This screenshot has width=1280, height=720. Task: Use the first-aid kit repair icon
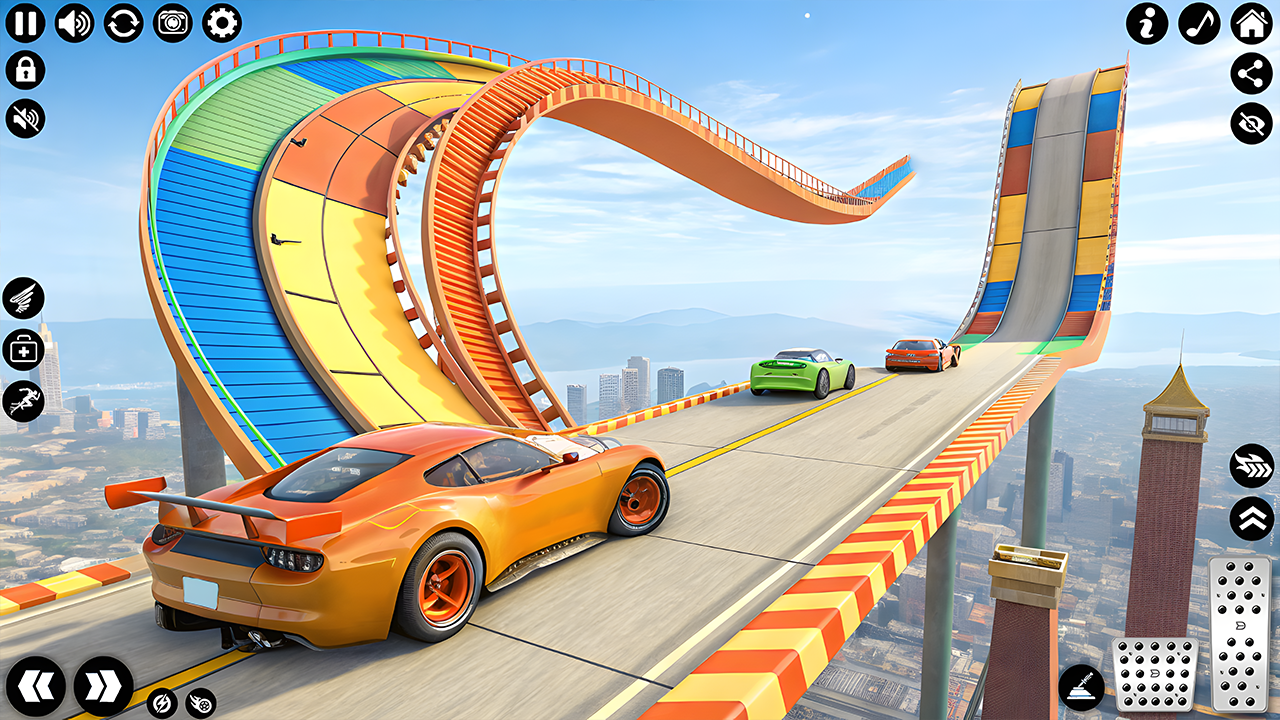tap(23, 349)
